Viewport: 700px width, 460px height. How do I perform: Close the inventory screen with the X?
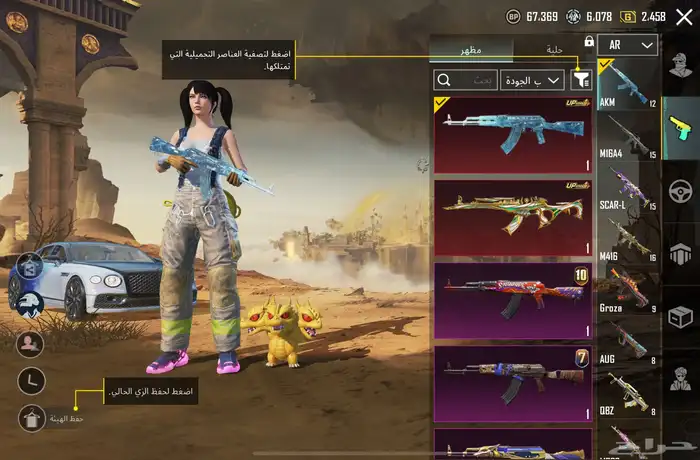[684, 16]
